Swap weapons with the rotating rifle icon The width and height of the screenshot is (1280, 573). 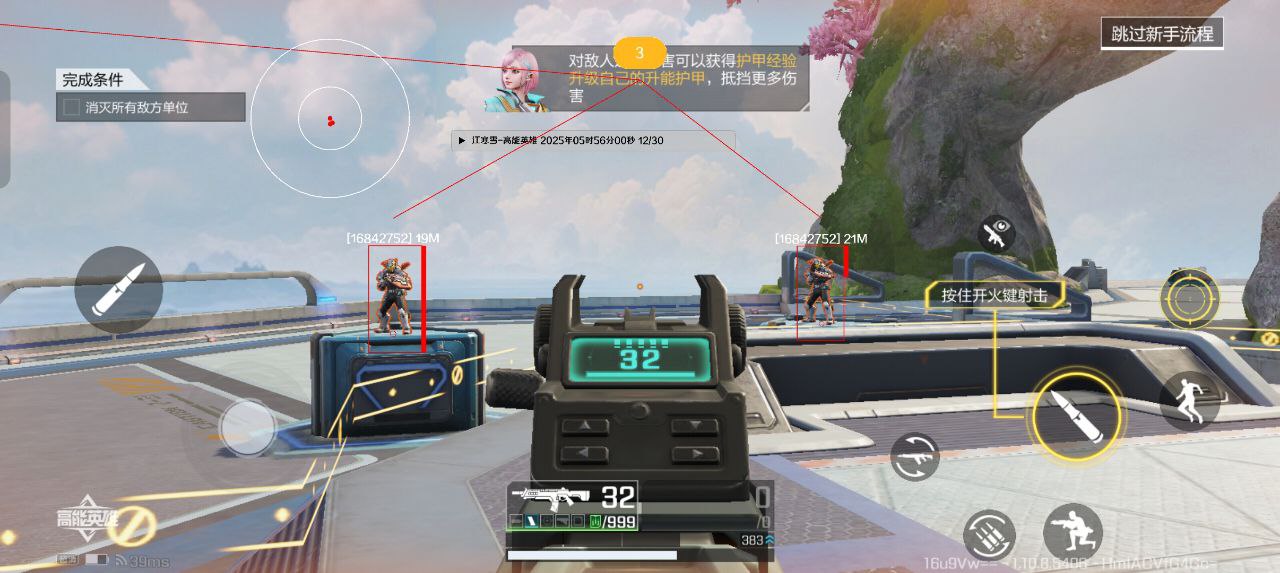(x=915, y=457)
